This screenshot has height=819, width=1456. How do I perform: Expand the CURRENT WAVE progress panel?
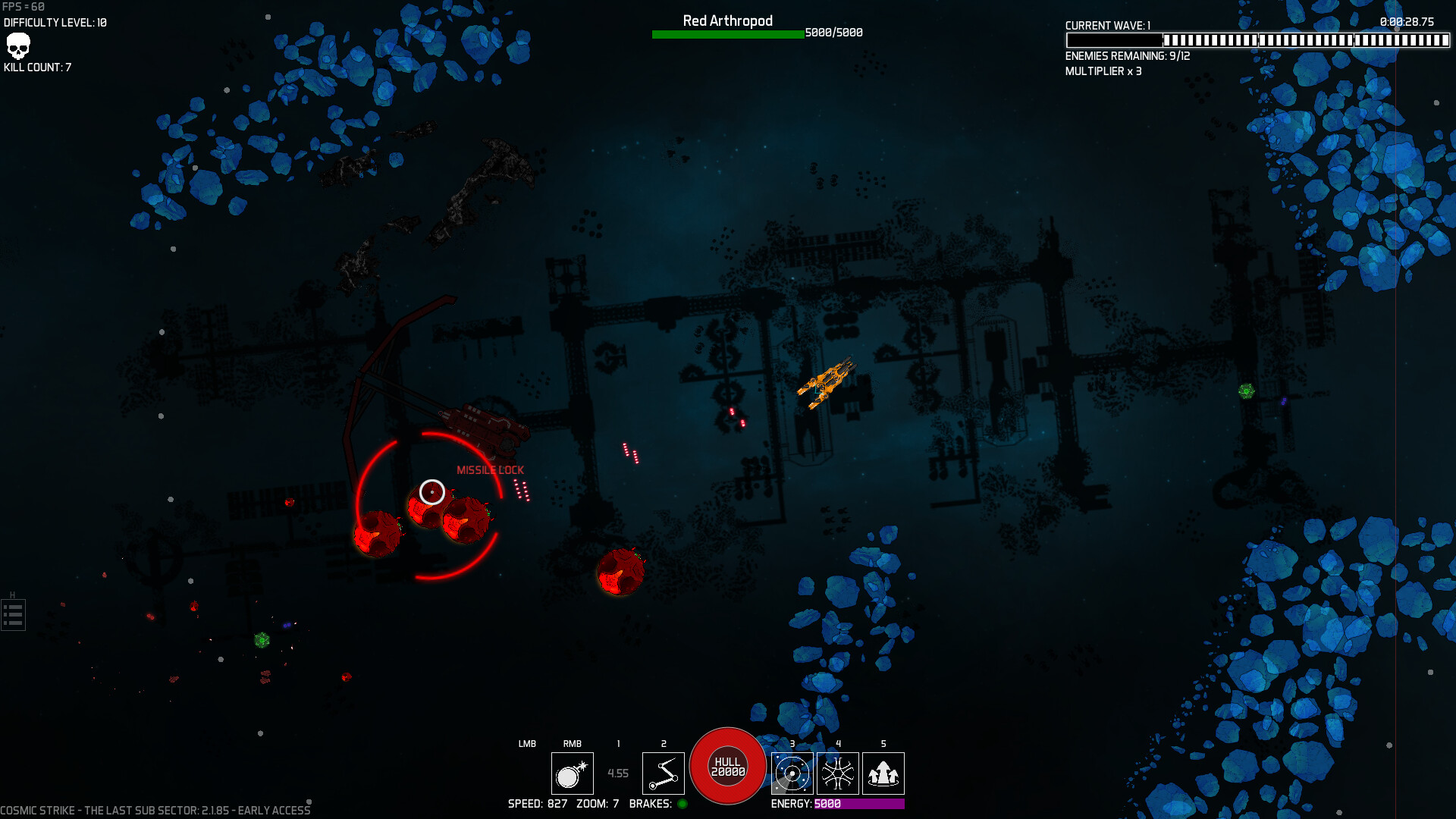click(1106, 26)
